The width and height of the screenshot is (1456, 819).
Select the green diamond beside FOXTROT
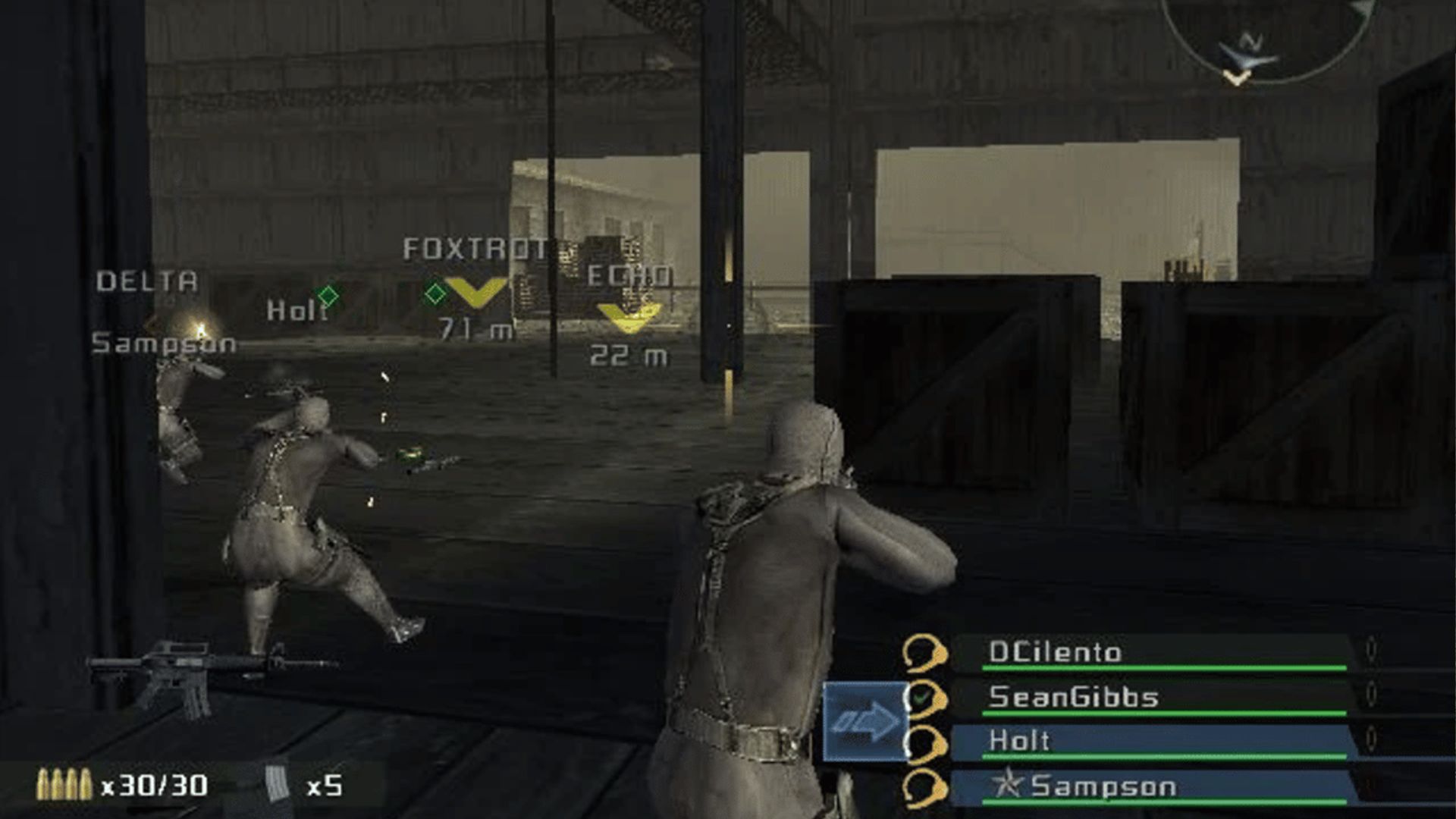coord(436,290)
